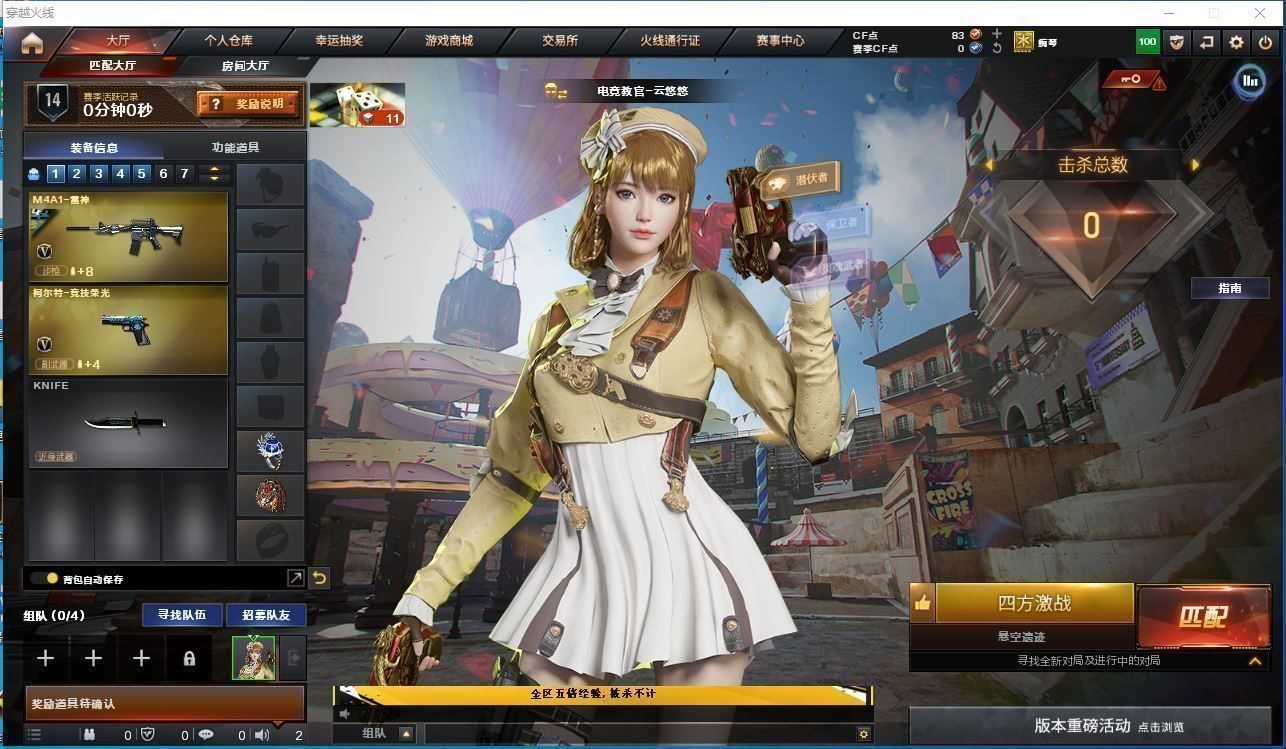
Task: Go to 幸运抽奖 lucky draw
Action: point(339,41)
